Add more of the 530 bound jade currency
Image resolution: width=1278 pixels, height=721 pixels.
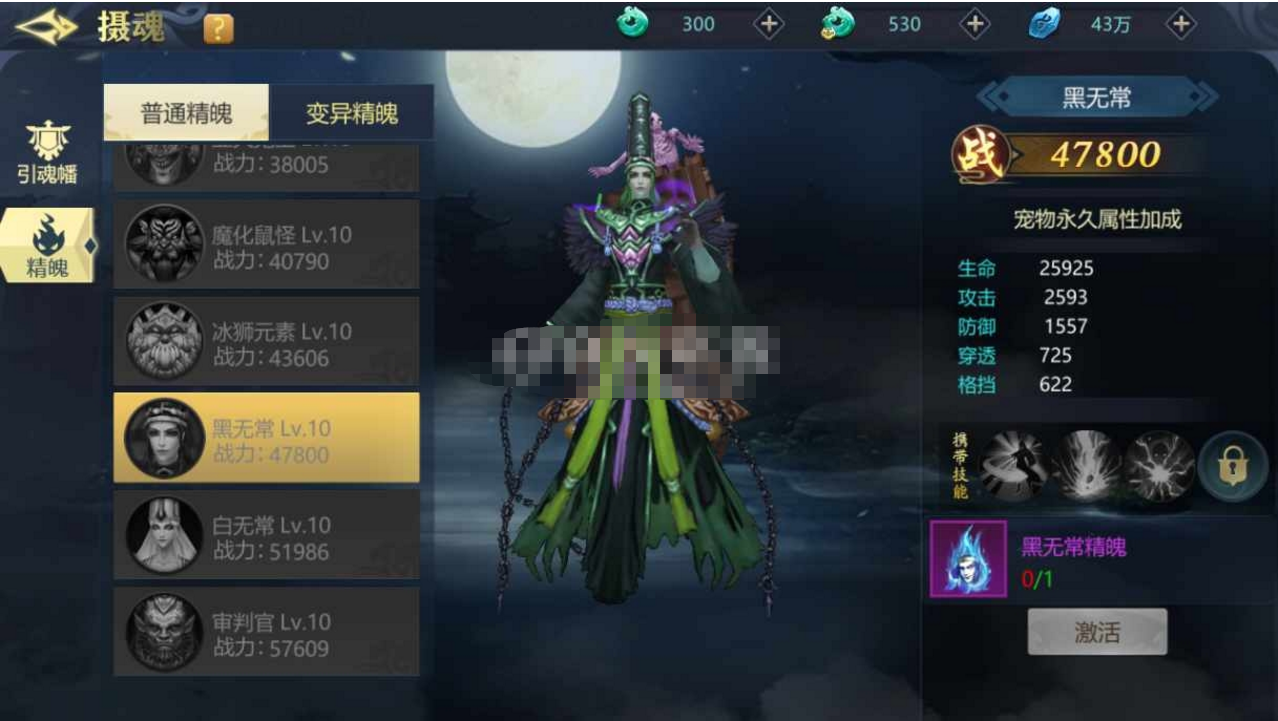coord(975,25)
